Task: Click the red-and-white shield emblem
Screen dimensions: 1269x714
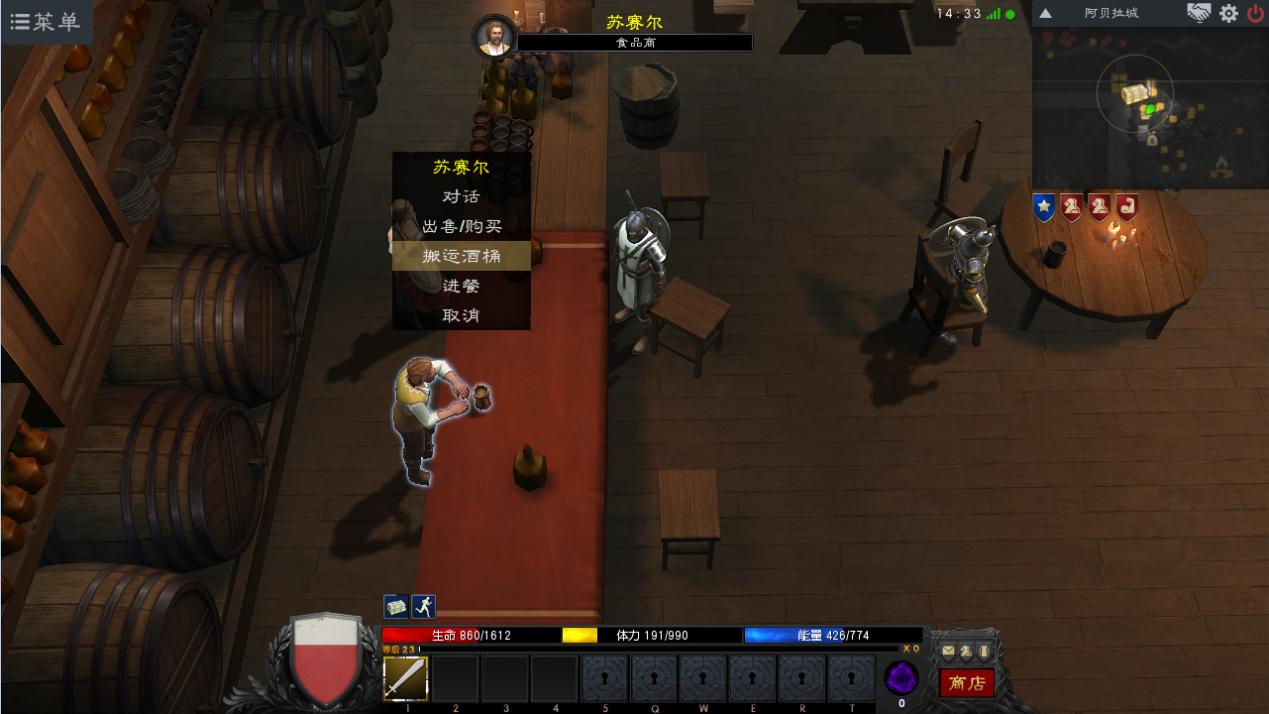Action: point(326,658)
